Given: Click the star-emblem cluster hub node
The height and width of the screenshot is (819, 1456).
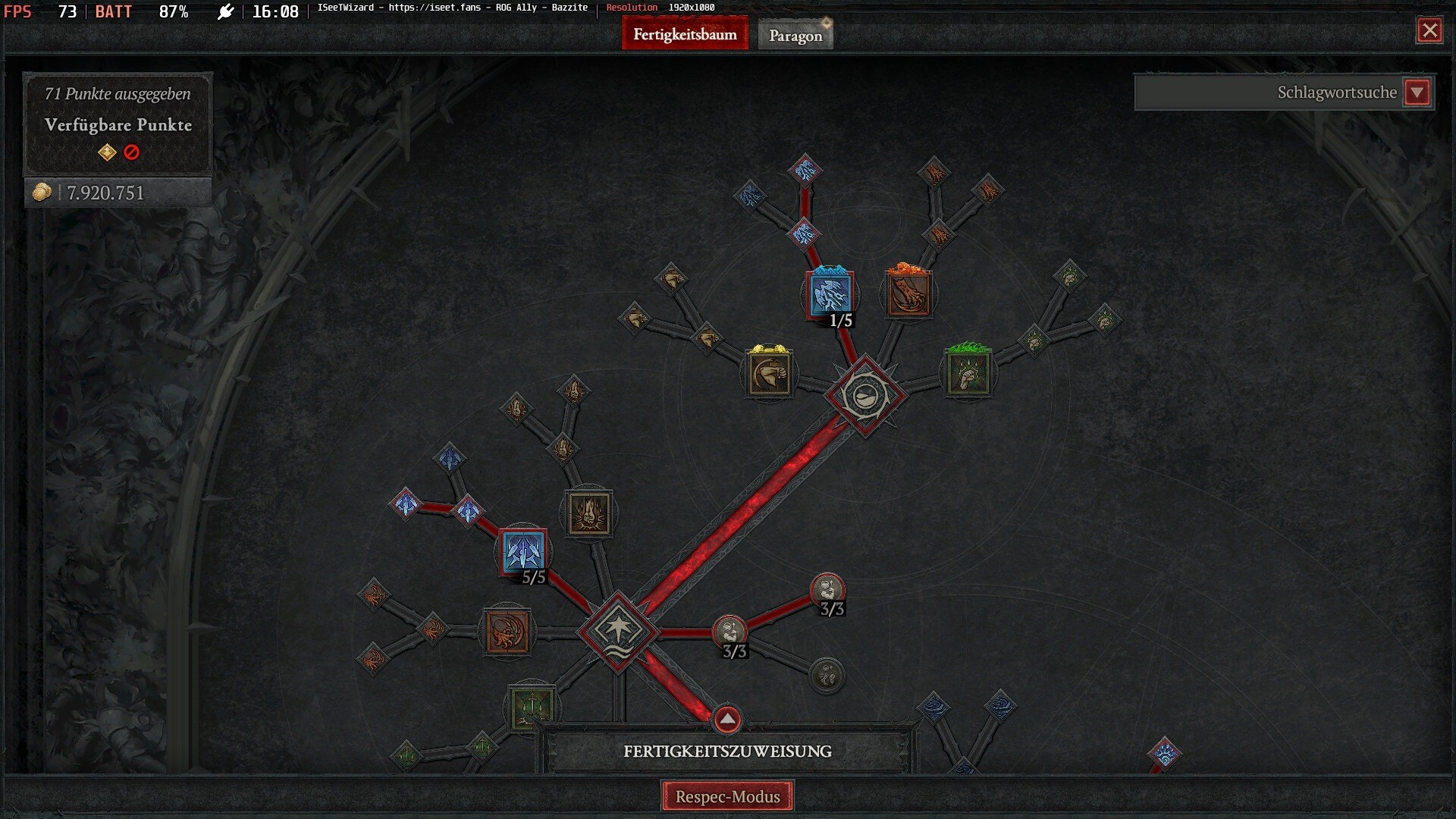Looking at the screenshot, I should [618, 631].
